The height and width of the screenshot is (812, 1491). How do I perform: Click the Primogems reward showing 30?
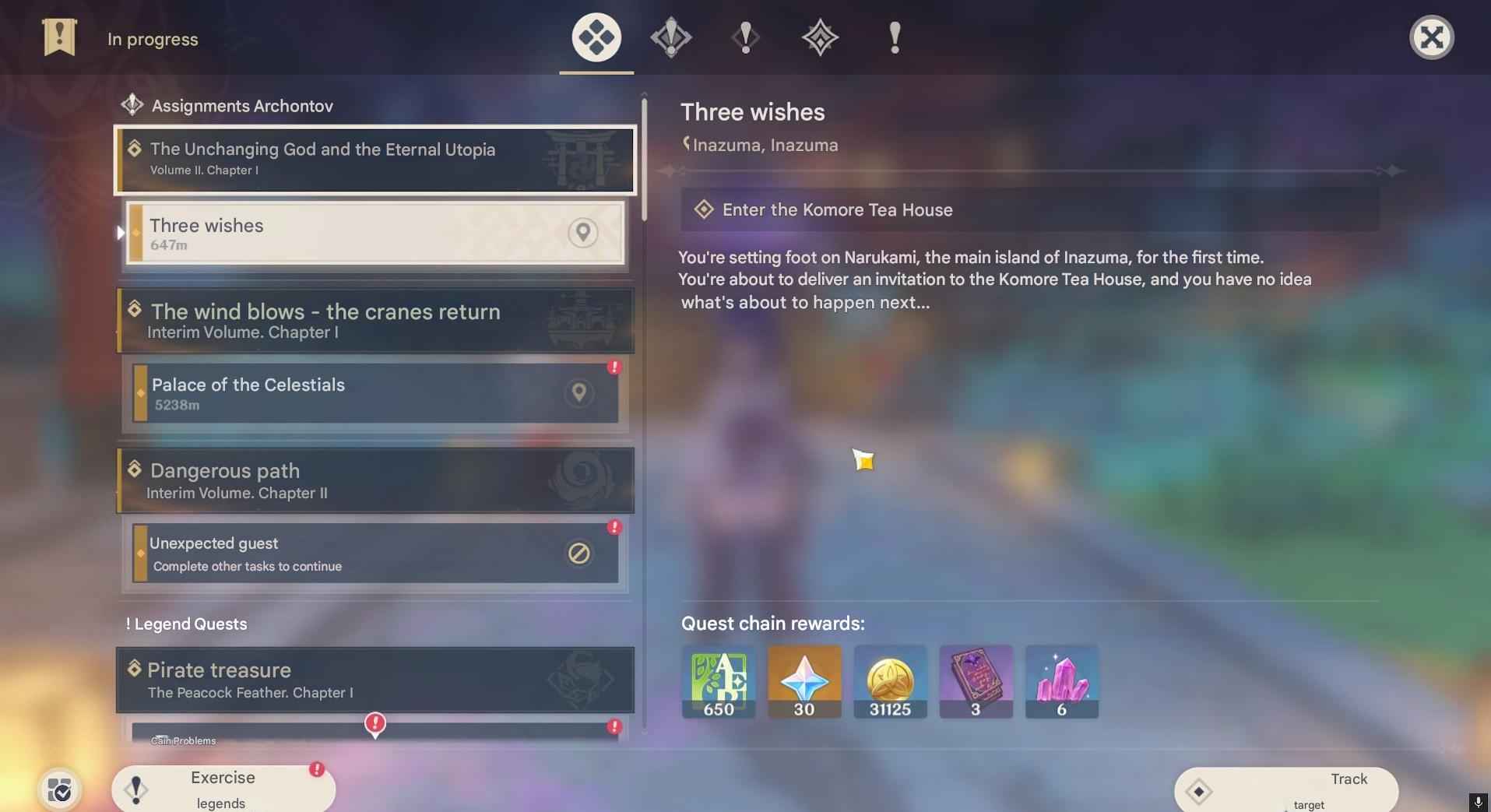(804, 681)
